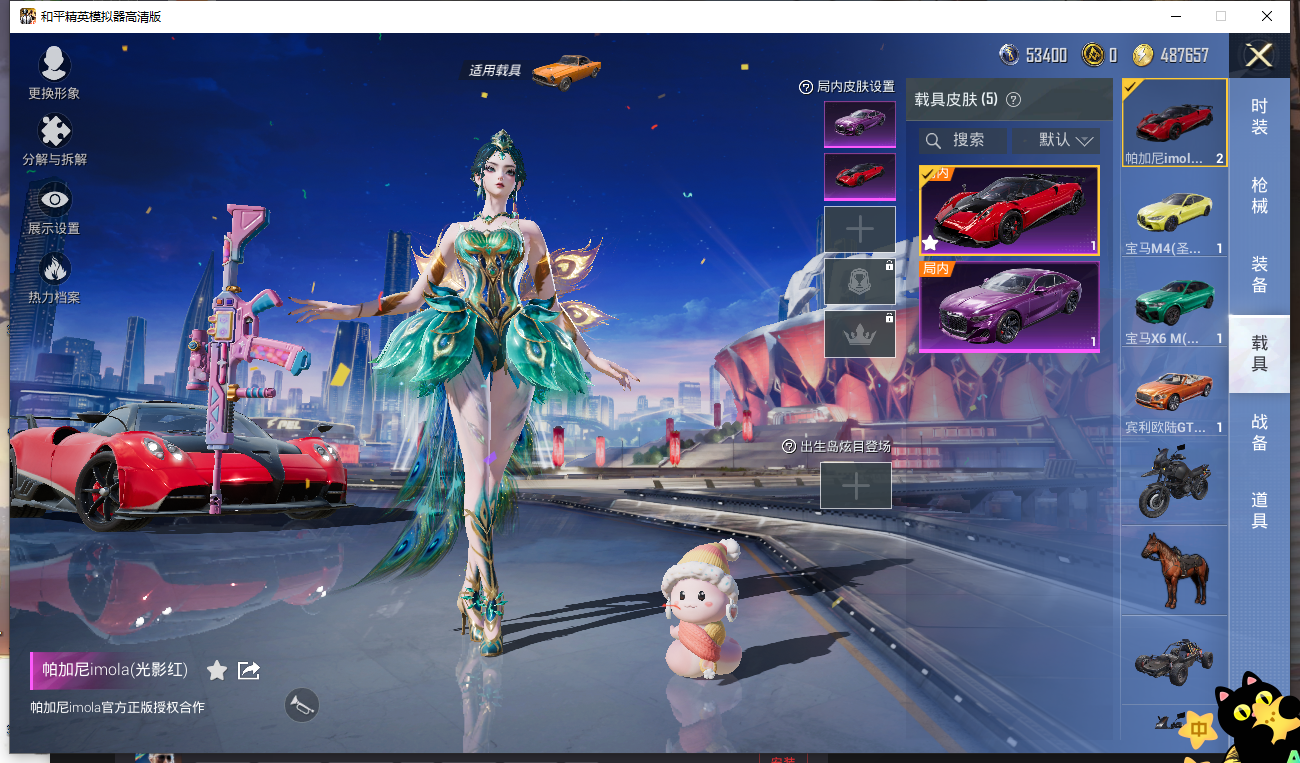Image resolution: width=1300 pixels, height=763 pixels.
Task: Switch to the 道具 tab
Action: coord(1259,510)
